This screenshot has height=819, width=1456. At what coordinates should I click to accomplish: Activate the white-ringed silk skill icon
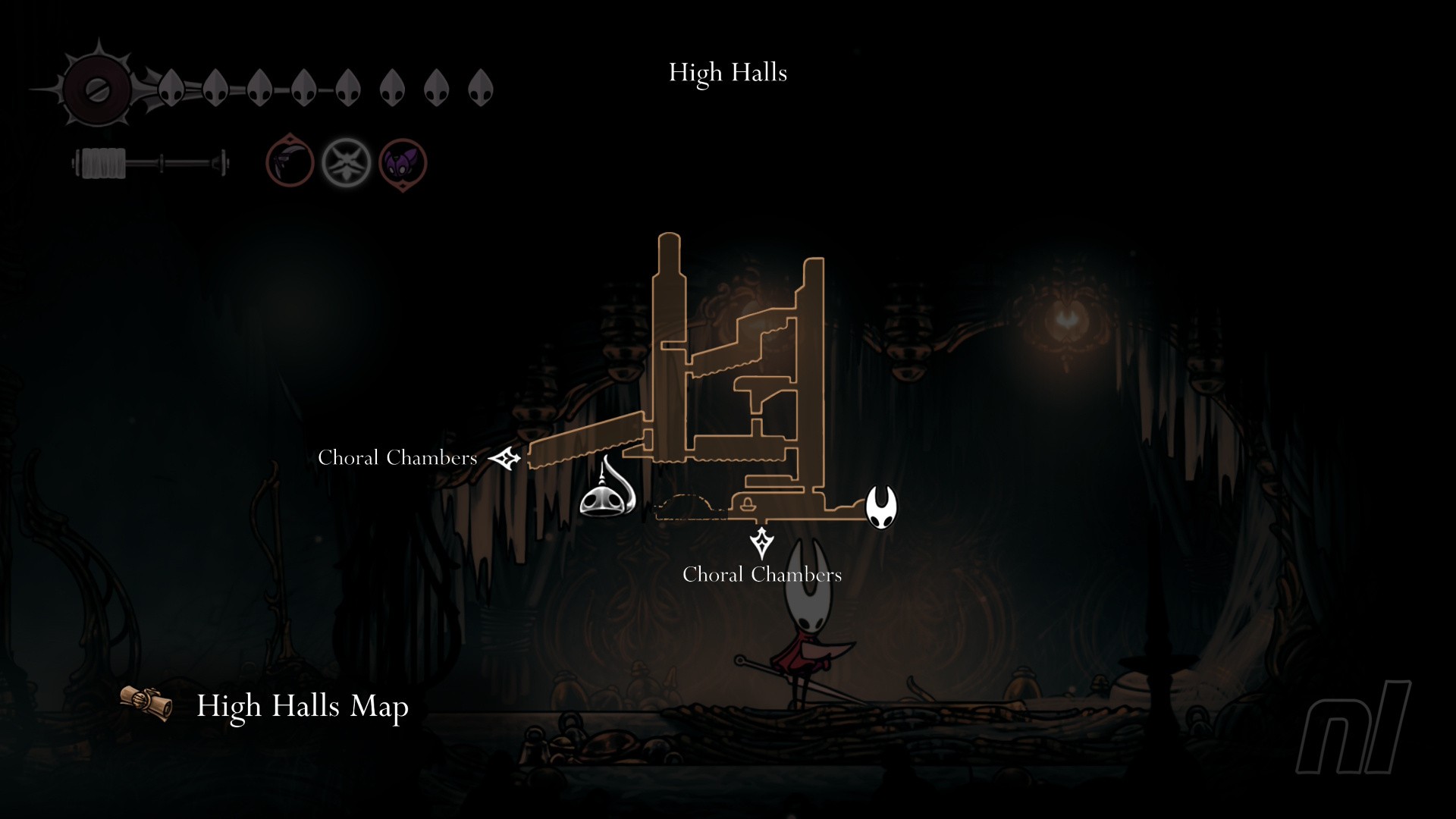click(x=347, y=162)
